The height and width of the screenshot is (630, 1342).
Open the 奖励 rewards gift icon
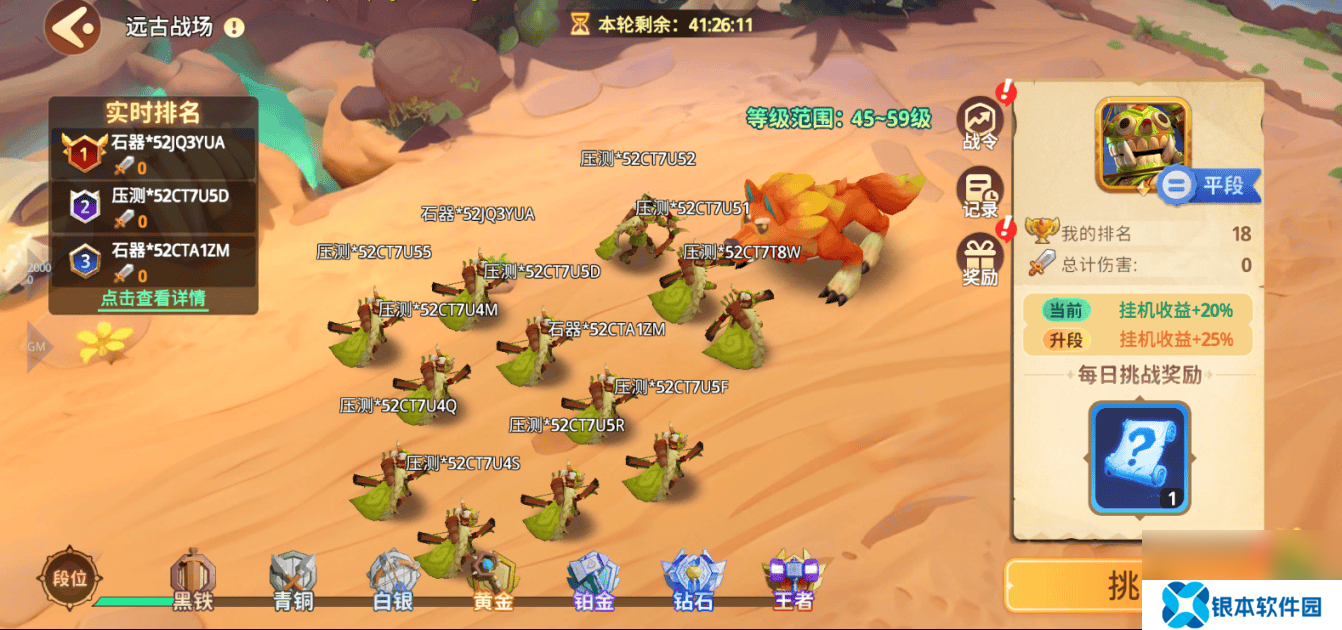pos(981,262)
